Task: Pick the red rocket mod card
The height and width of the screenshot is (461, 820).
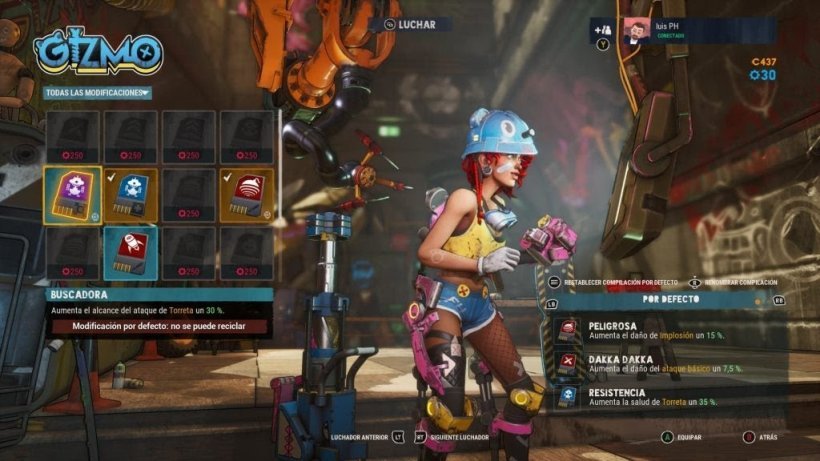Action: [130, 252]
